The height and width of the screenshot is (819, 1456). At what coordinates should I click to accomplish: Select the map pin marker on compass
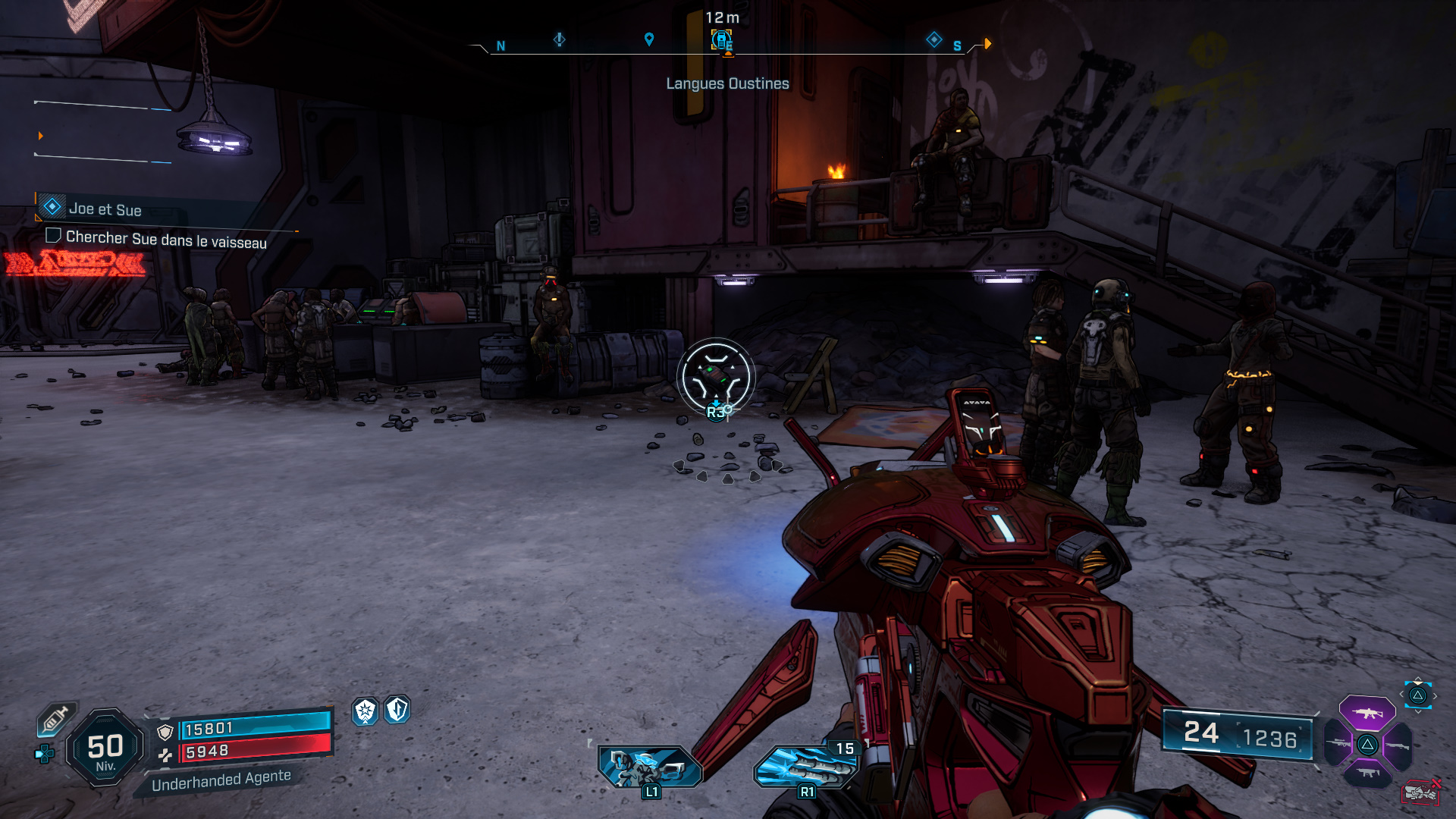(x=649, y=39)
